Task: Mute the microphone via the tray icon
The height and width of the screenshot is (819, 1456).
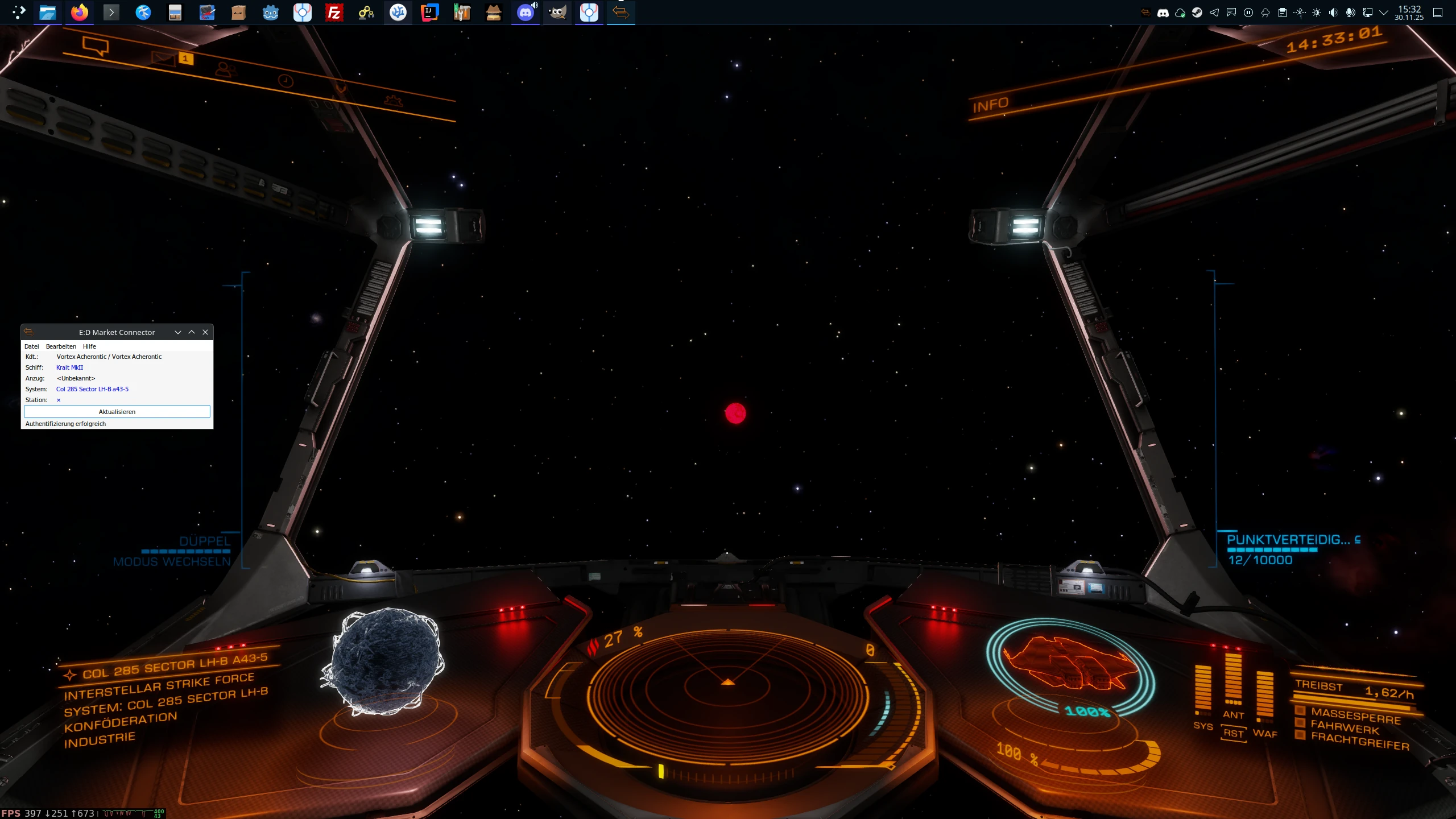Action: pos(1350,13)
